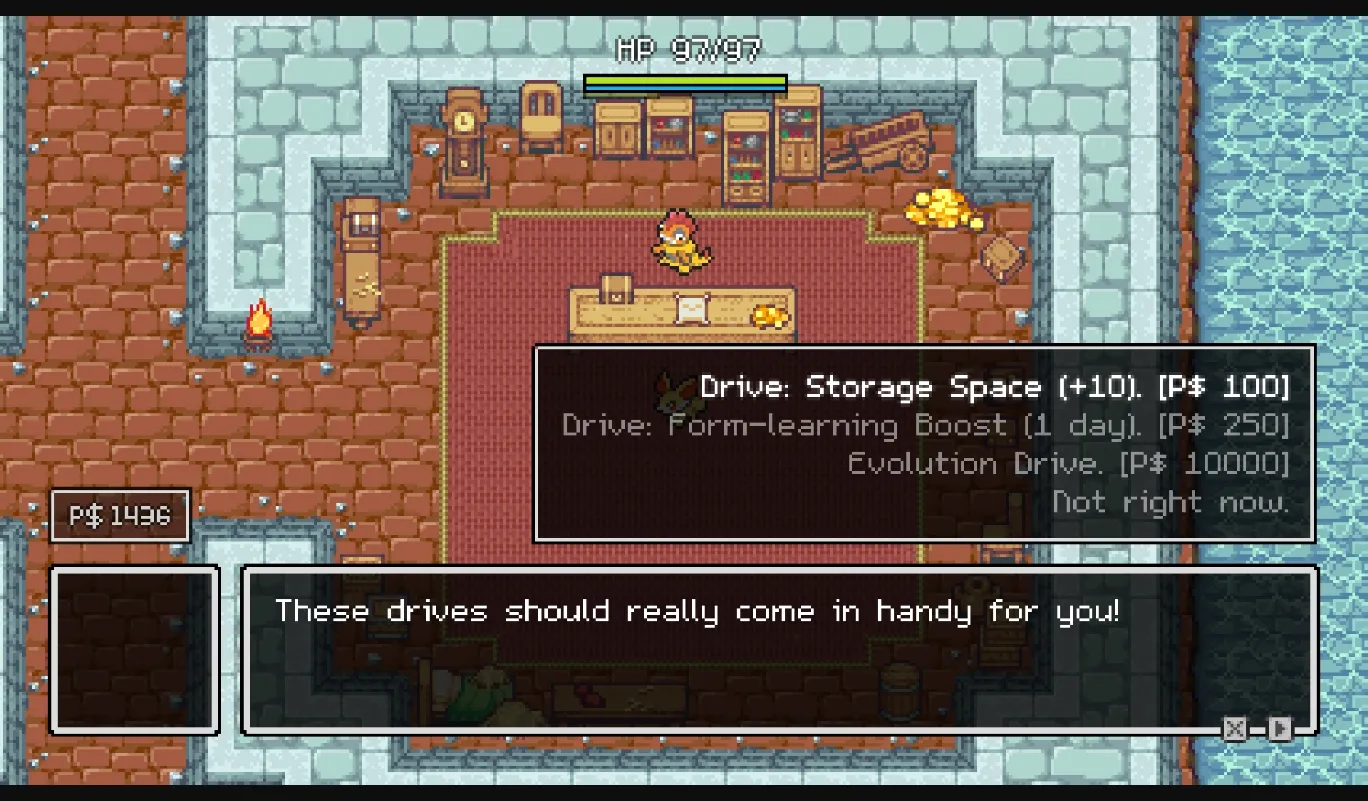Open the P$ 1436 money display
The height and width of the screenshot is (801, 1368).
119,514
